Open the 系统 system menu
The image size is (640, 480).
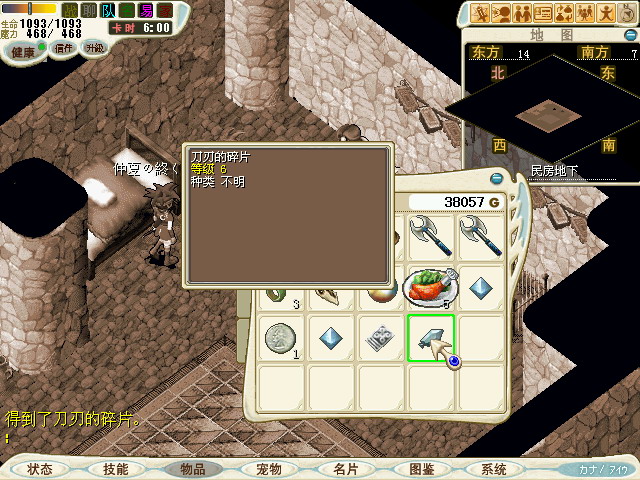tap(494, 468)
